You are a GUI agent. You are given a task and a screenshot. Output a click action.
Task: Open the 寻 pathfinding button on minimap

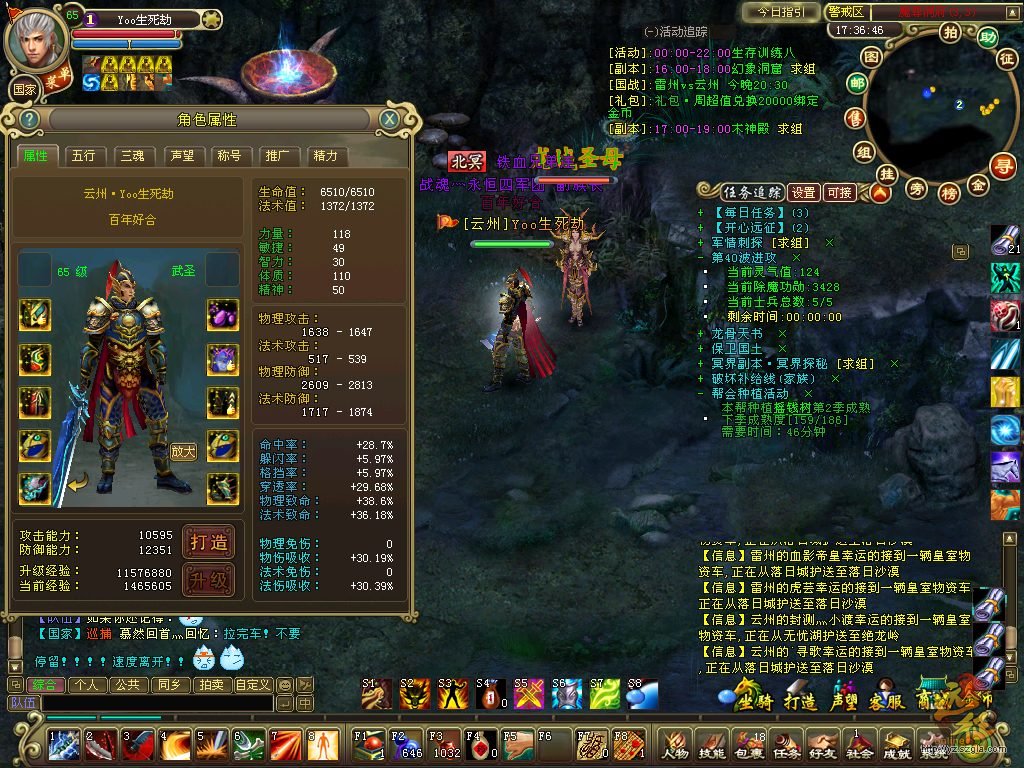point(1001,166)
